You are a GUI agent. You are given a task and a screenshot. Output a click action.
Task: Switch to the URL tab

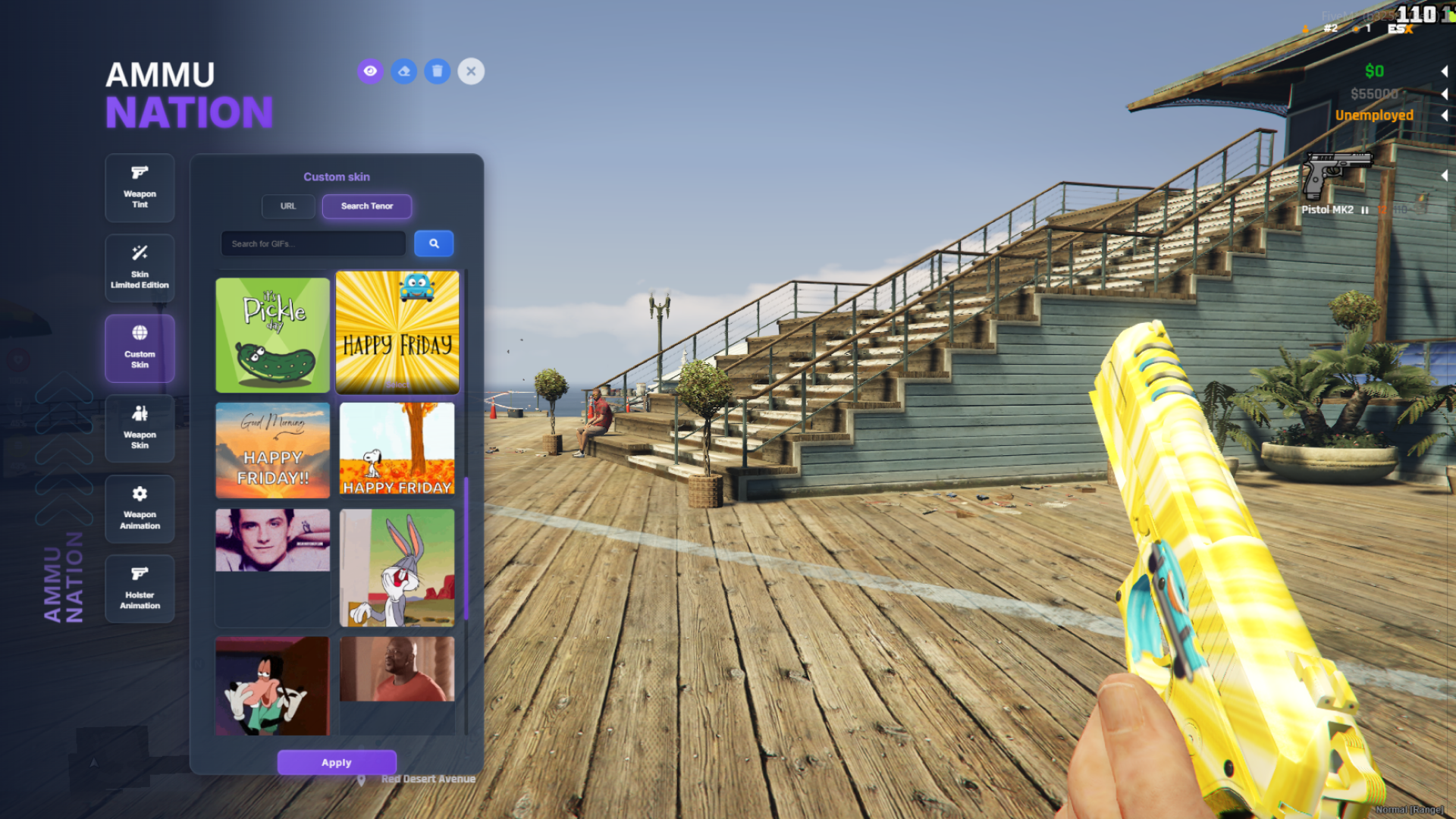pyautogui.click(x=288, y=206)
